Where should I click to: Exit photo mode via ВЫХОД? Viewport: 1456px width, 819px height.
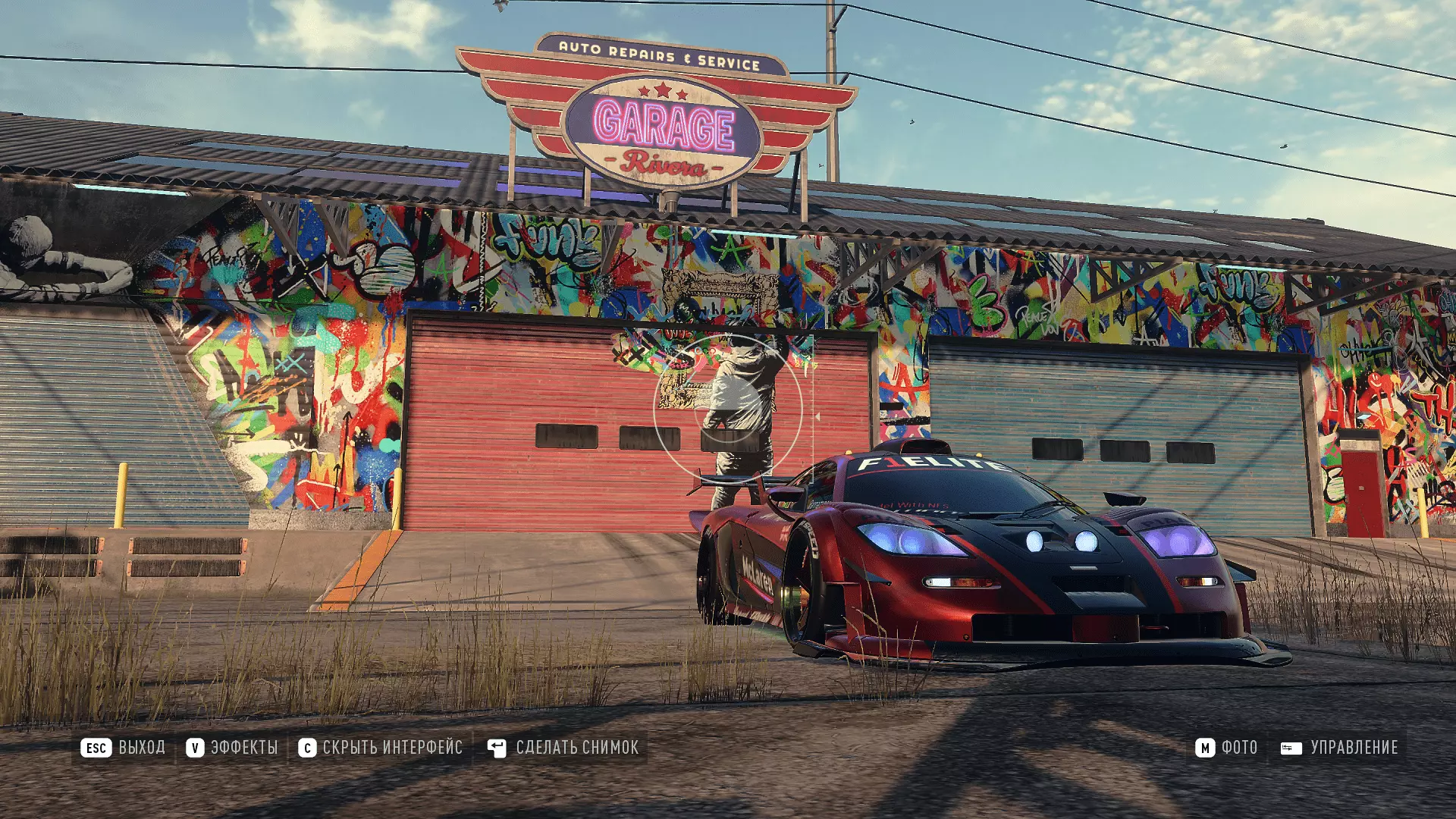tap(124, 748)
